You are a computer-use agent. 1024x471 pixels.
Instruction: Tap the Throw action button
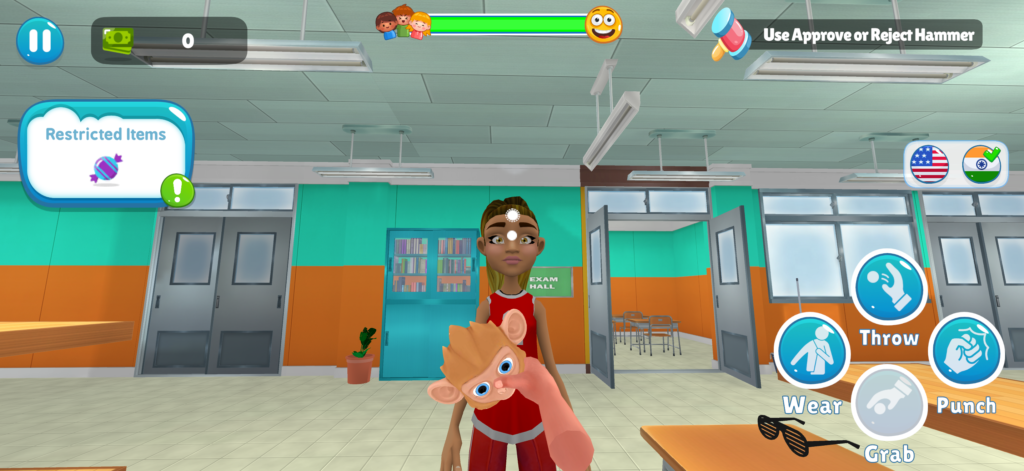point(889,287)
